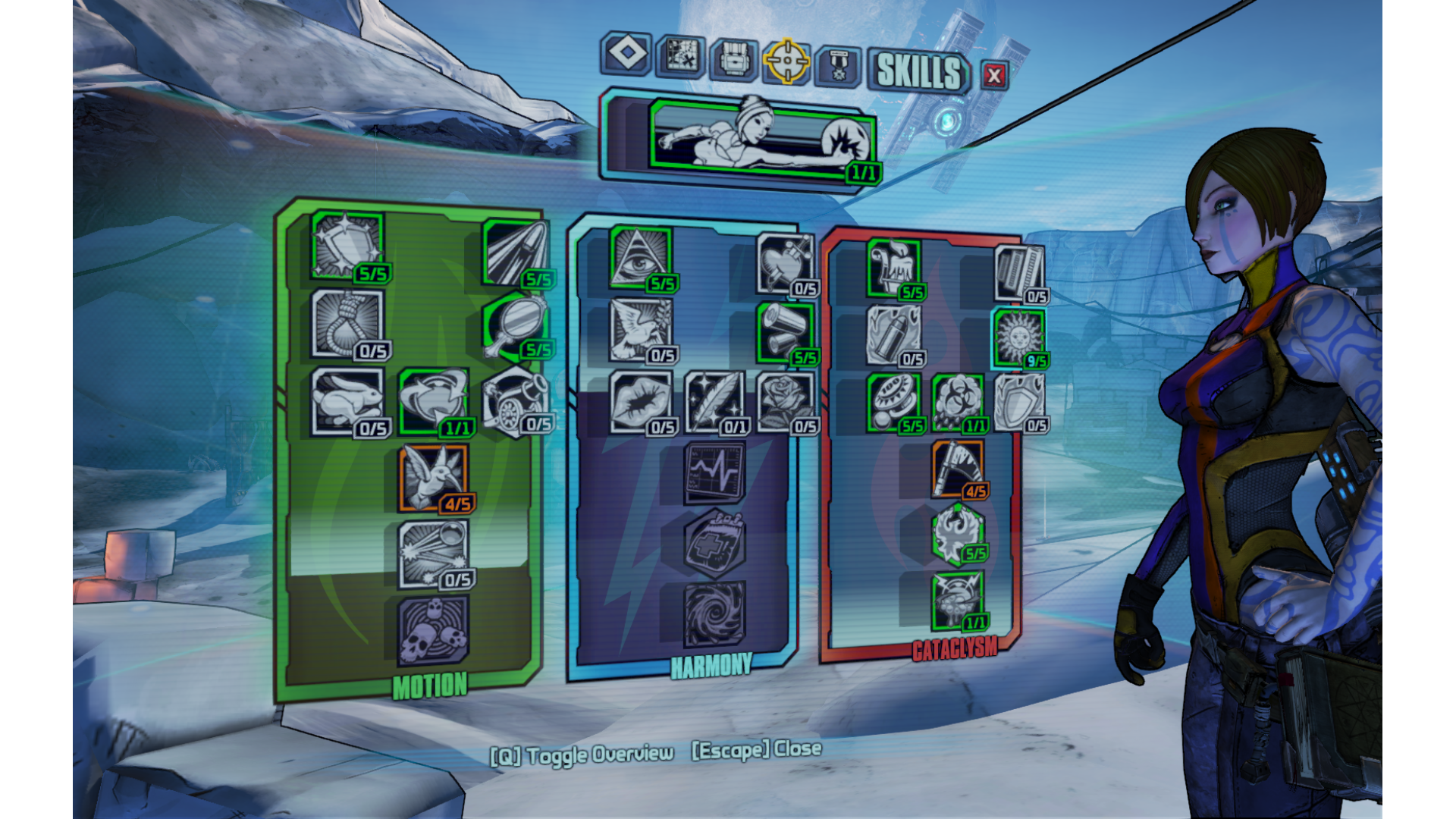
Task: Pick the noose skill icon
Action: [347, 323]
